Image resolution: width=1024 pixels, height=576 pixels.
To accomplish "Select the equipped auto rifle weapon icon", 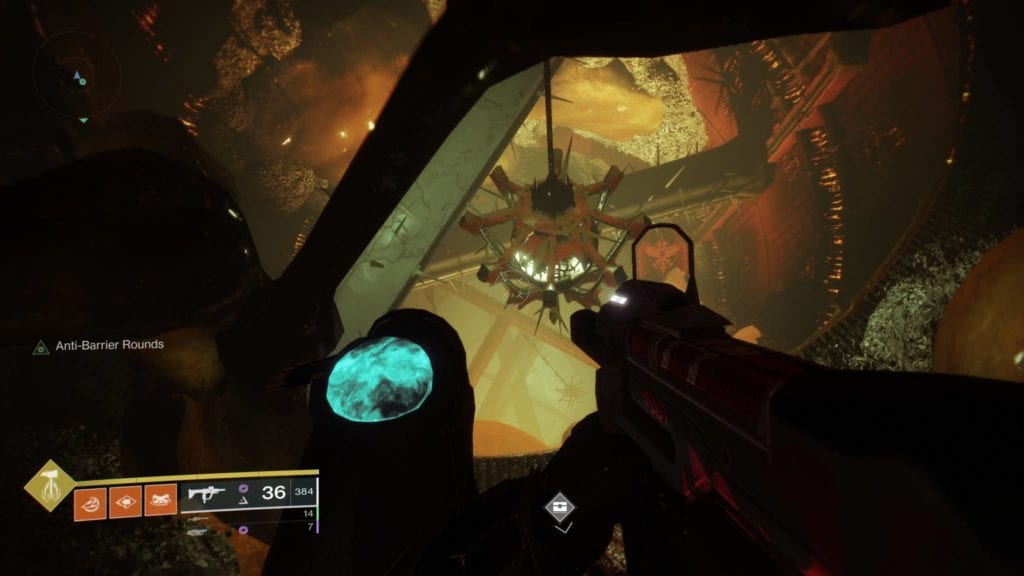I will click(206, 494).
